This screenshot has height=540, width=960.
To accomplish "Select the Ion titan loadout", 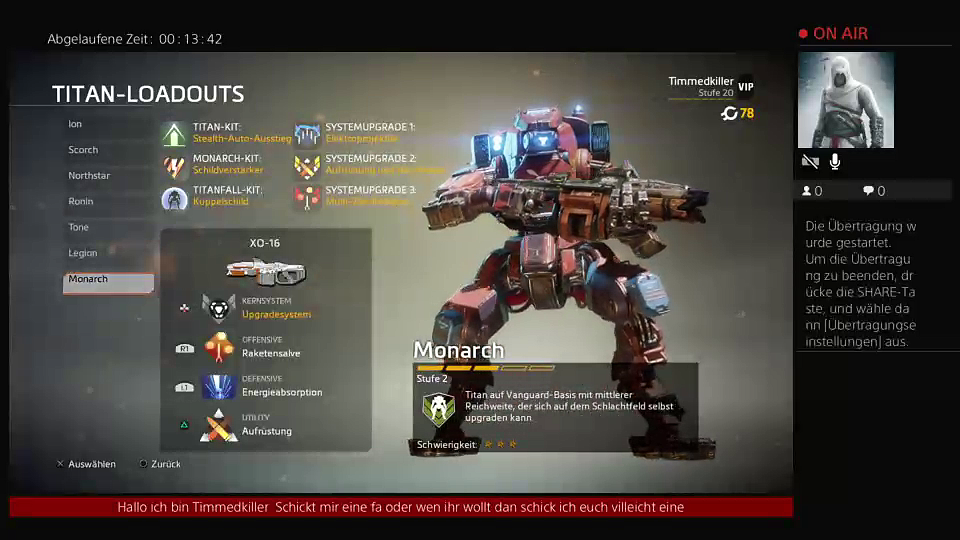I will coord(76,124).
